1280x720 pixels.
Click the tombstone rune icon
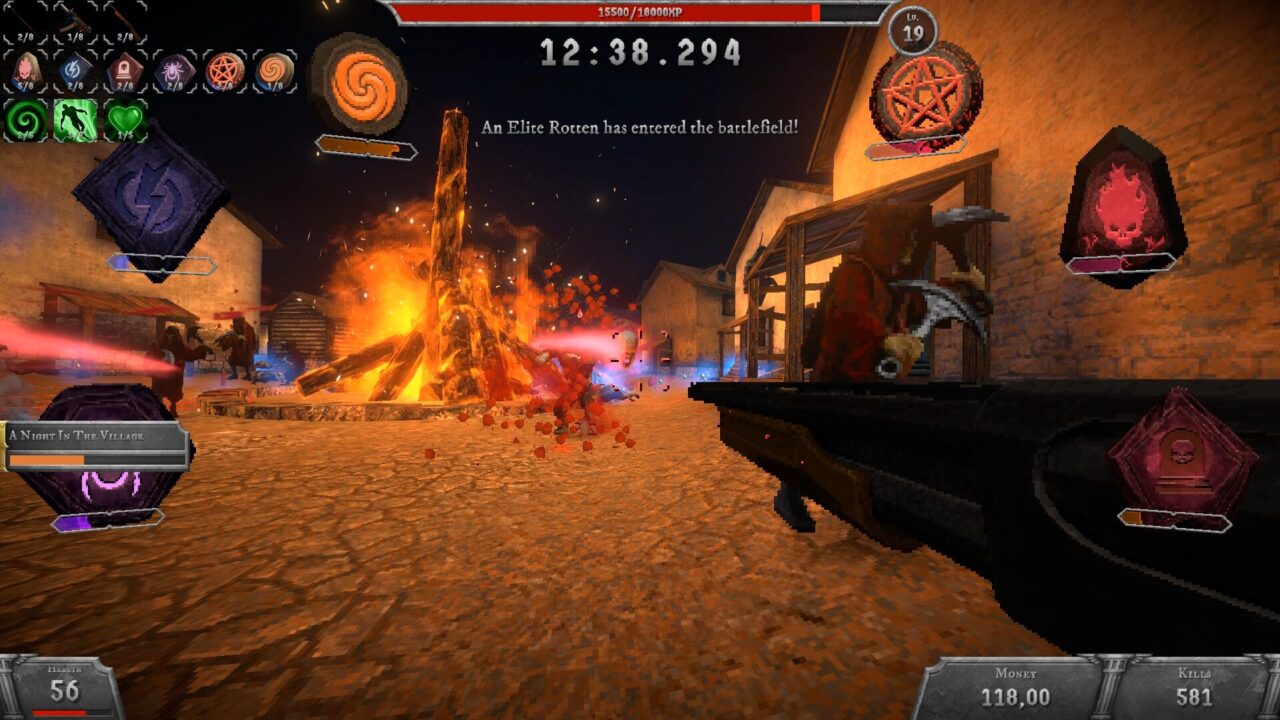coord(124,68)
